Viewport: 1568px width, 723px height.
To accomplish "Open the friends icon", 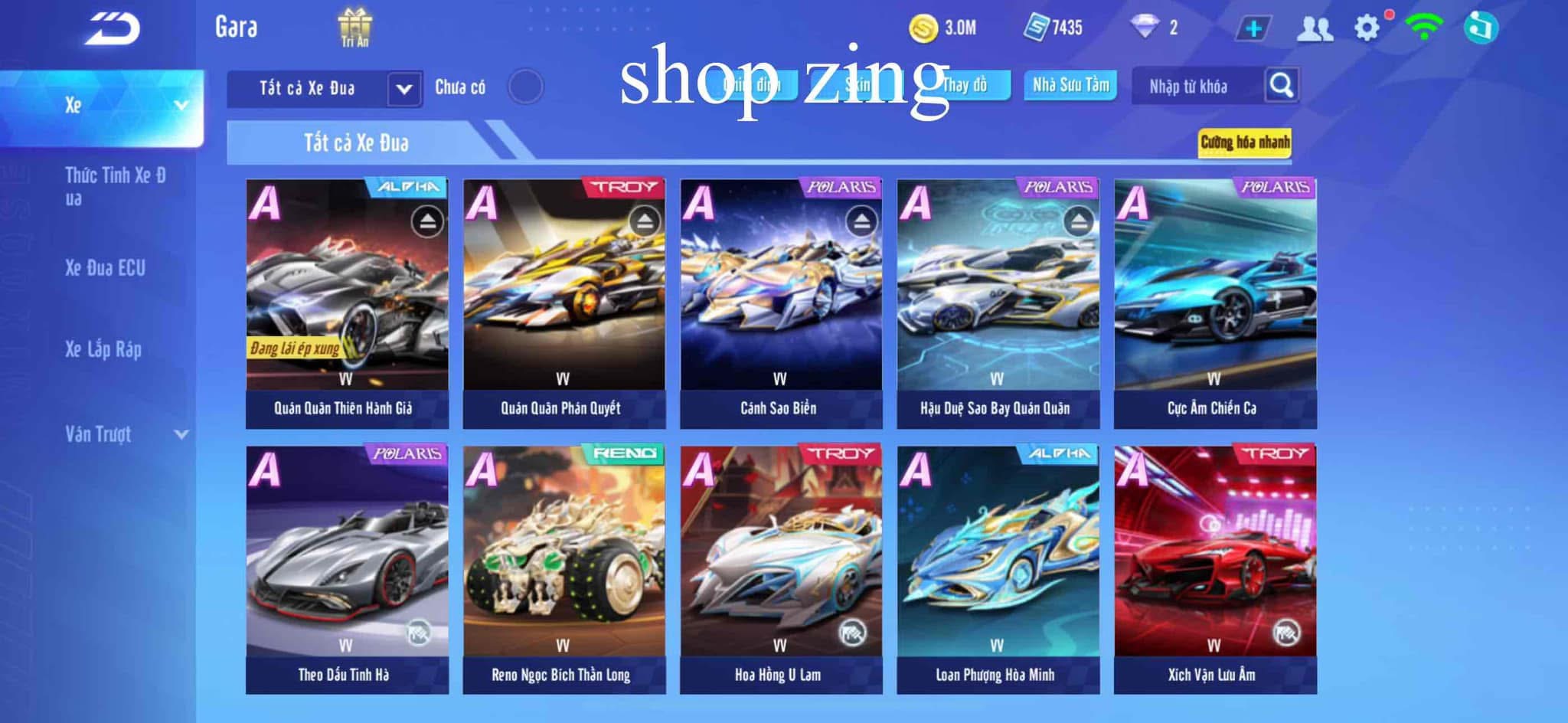I will (x=1315, y=29).
